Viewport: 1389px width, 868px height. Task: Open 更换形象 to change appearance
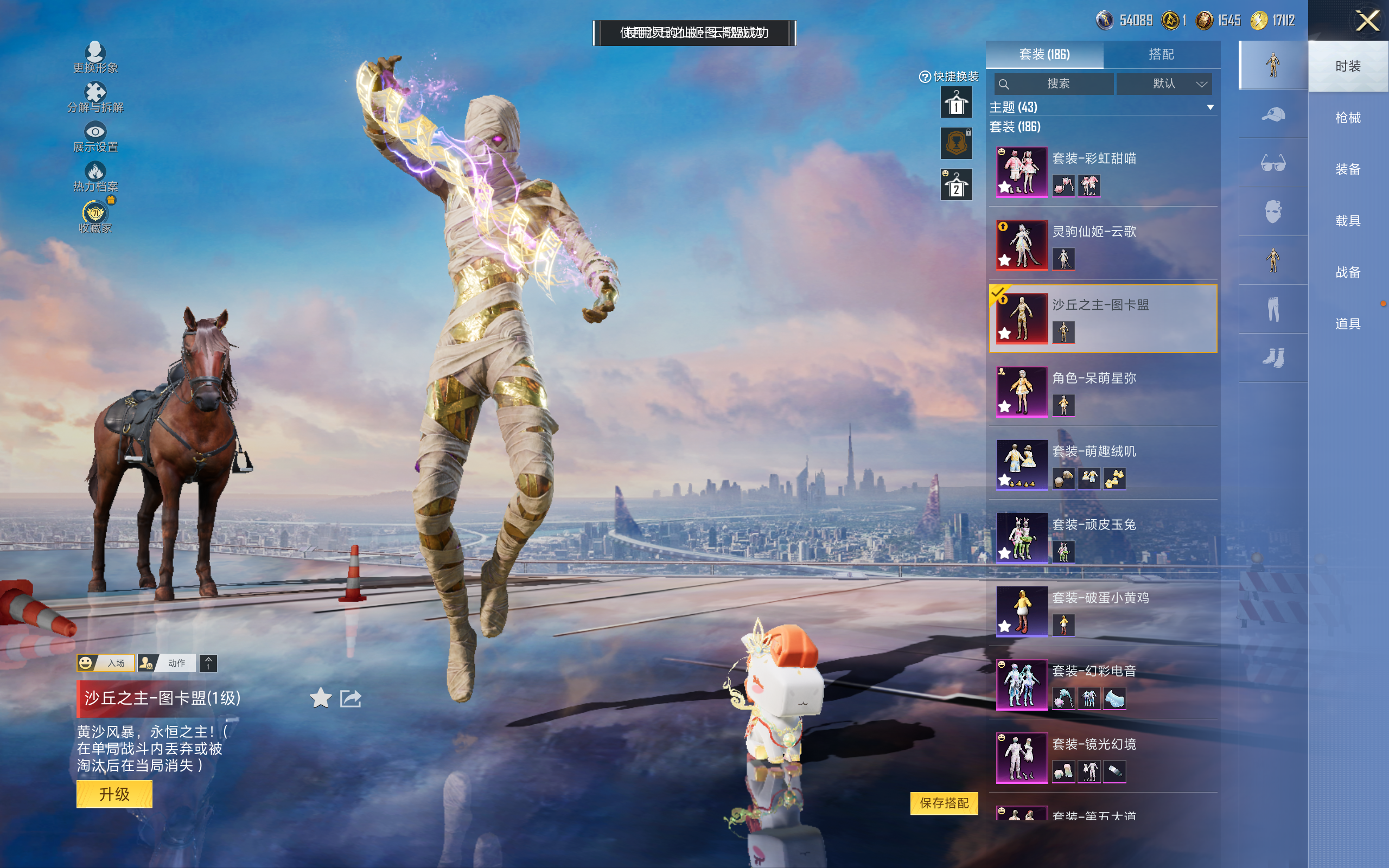[x=95, y=58]
